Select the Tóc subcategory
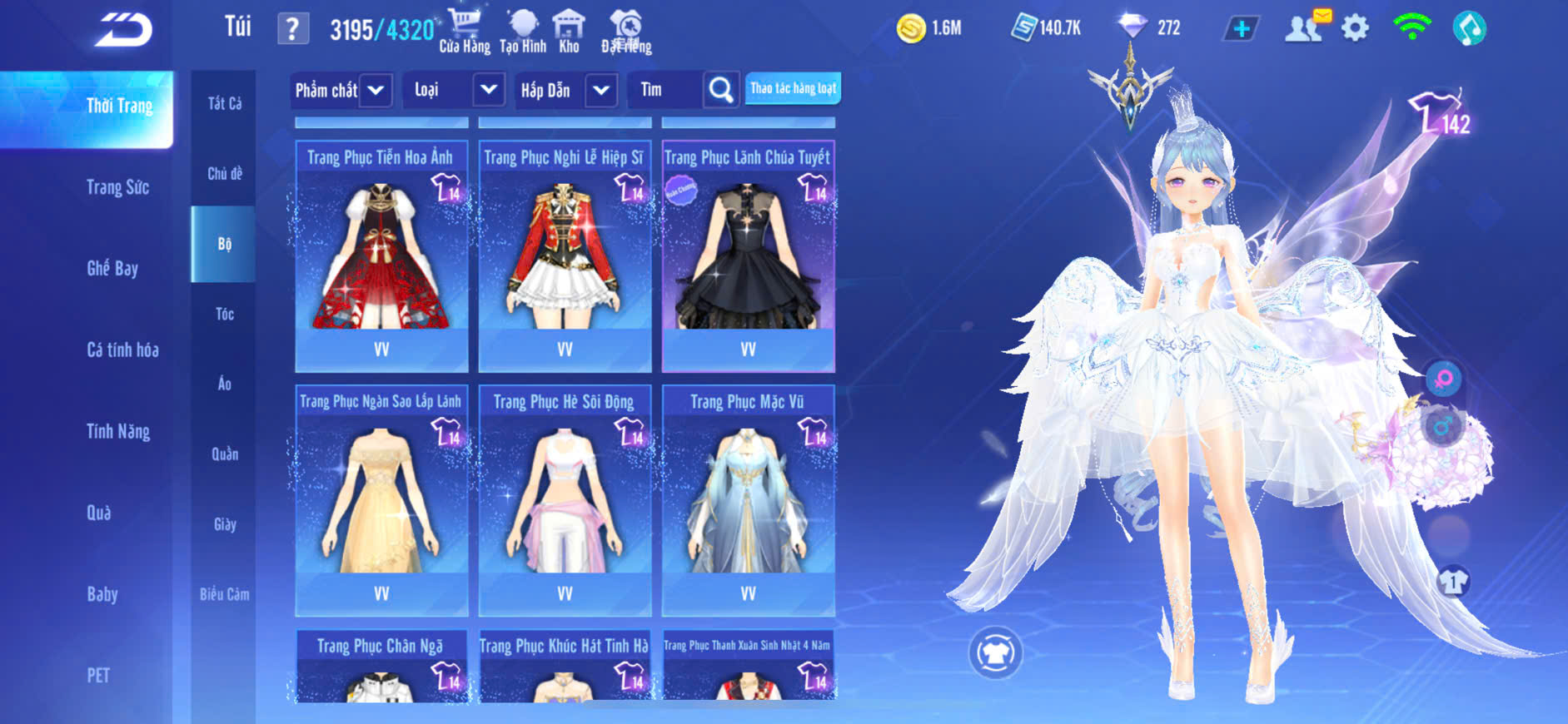This screenshot has width=1568, height=724. coord(224,314)
